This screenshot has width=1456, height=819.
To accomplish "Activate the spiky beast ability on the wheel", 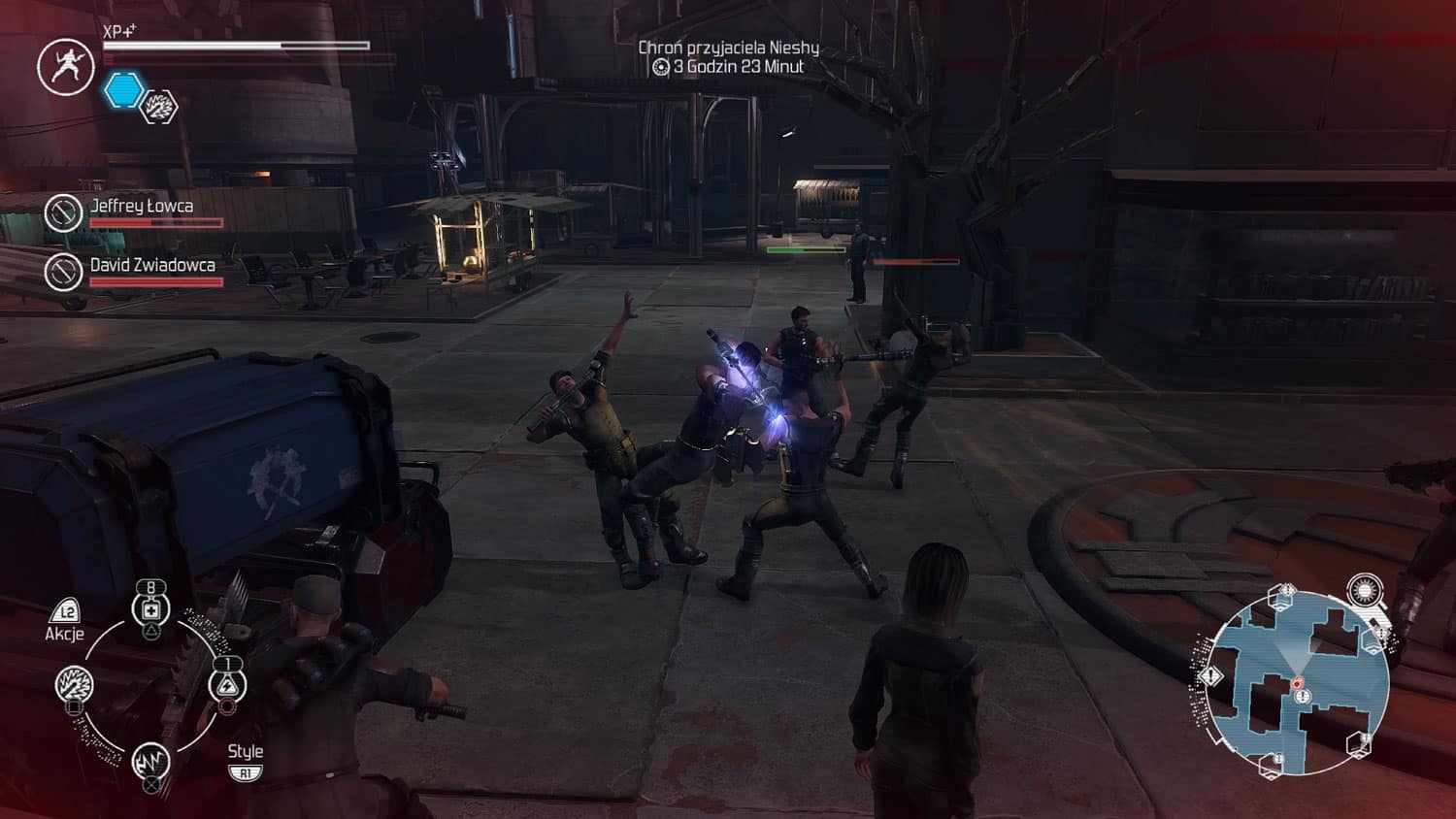I will click(x=75, y=684).
